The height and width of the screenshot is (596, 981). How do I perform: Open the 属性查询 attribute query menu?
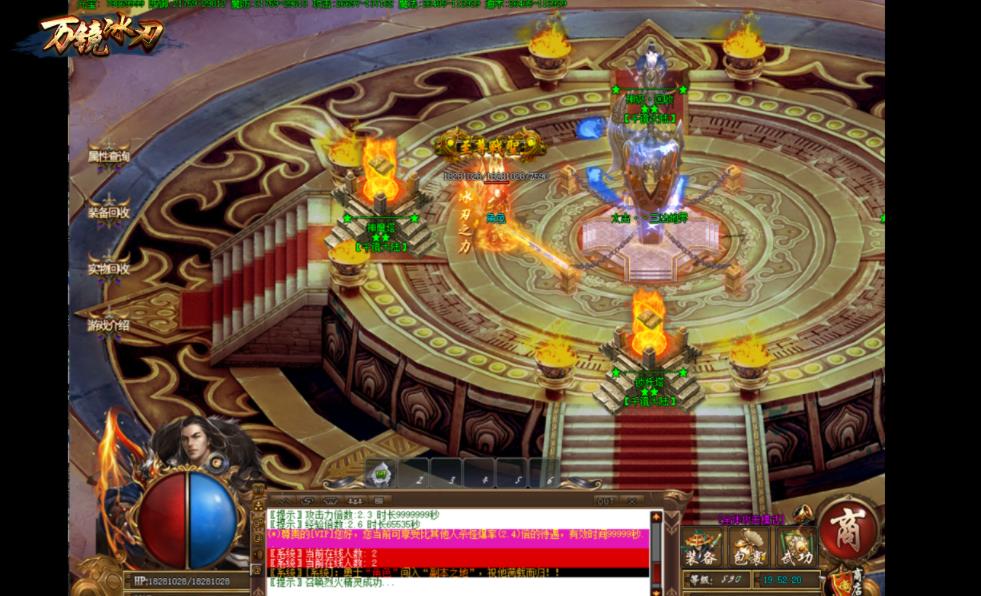[108, 156]
